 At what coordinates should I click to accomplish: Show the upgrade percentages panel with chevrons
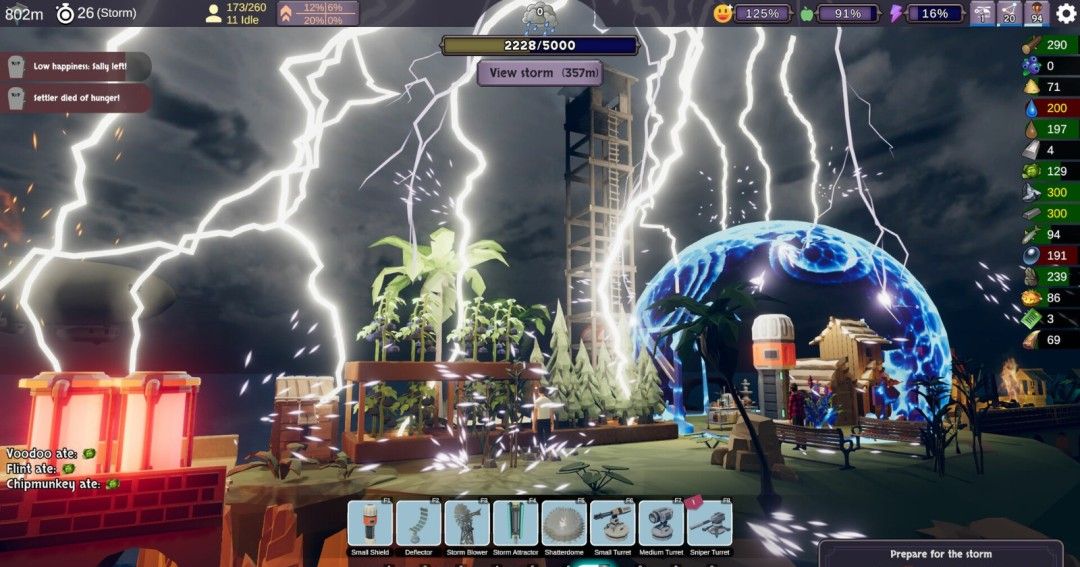tap(317, 13)
